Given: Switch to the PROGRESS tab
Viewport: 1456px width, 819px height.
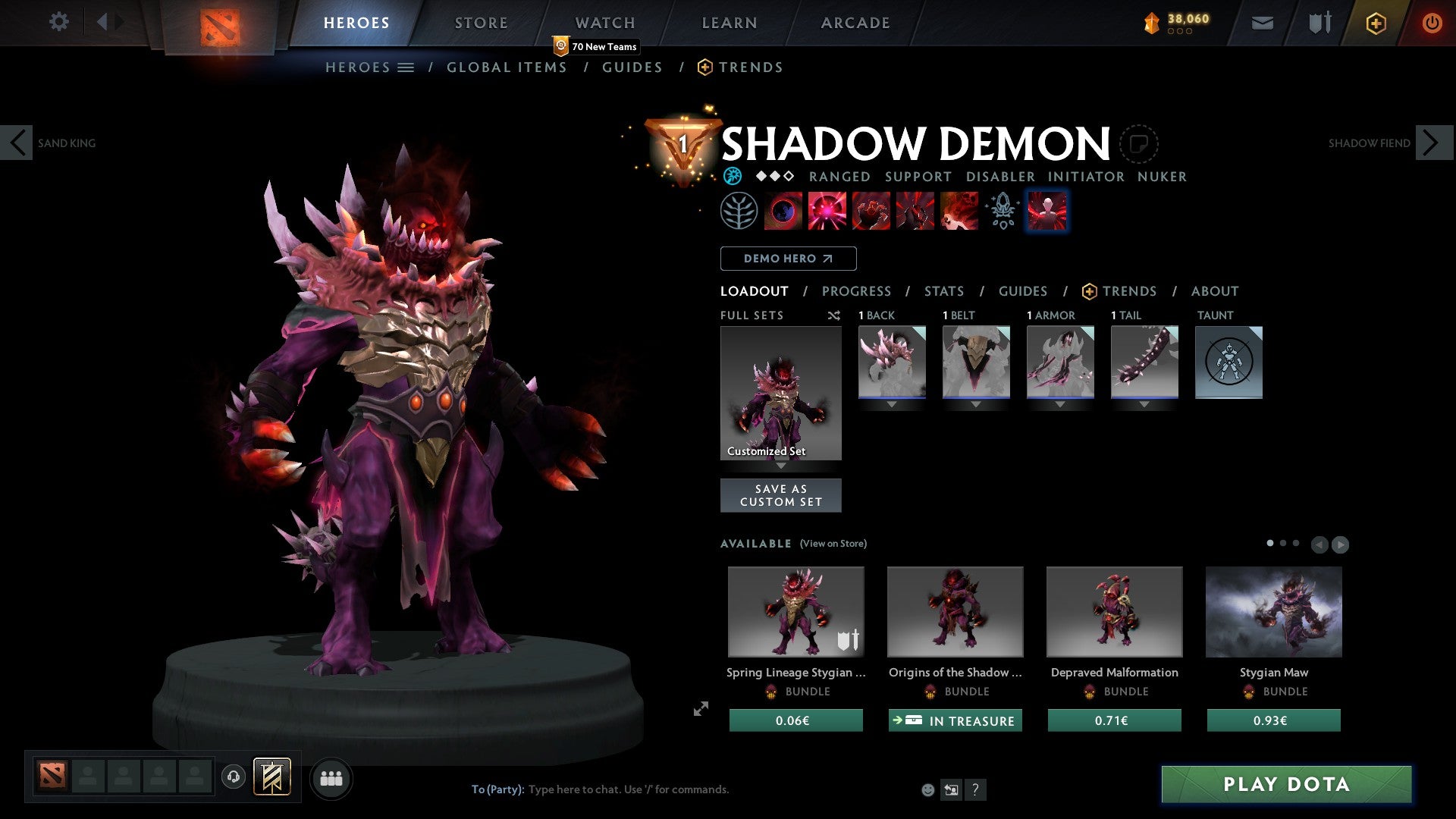Looking at the screenshot, I should [857, 291].
